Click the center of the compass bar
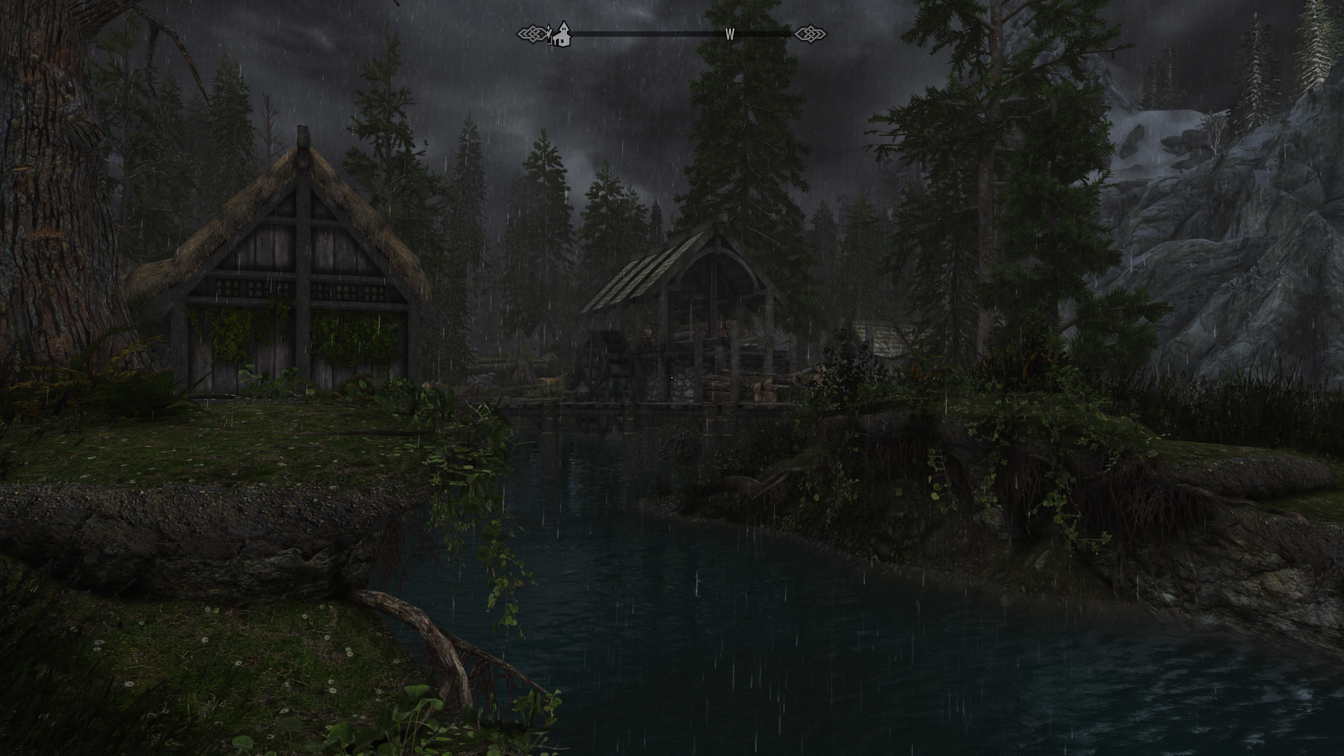This screenshot has width=1344, height=756. (x=670, y=33)
